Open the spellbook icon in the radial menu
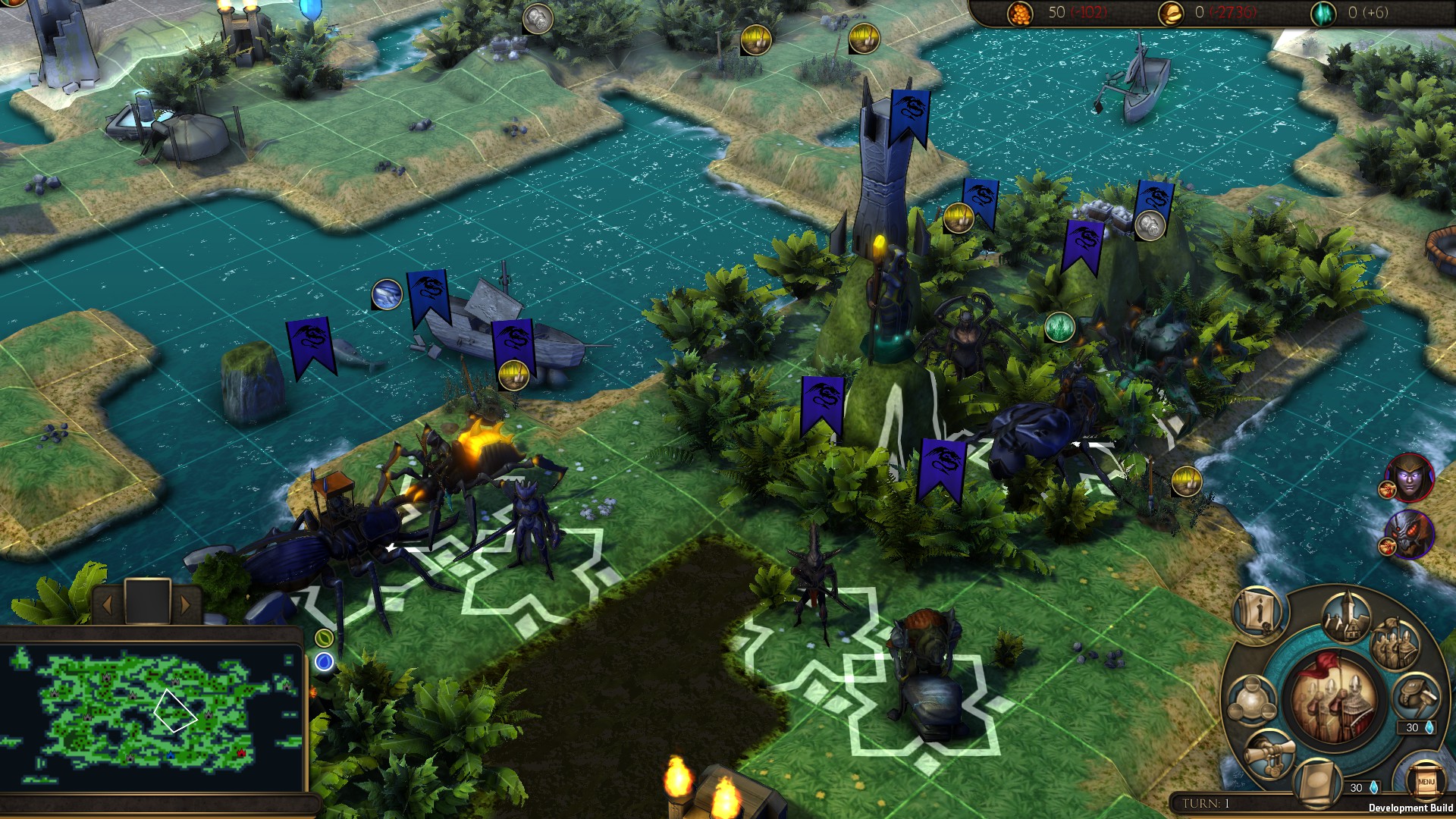 coord(1317,780)
